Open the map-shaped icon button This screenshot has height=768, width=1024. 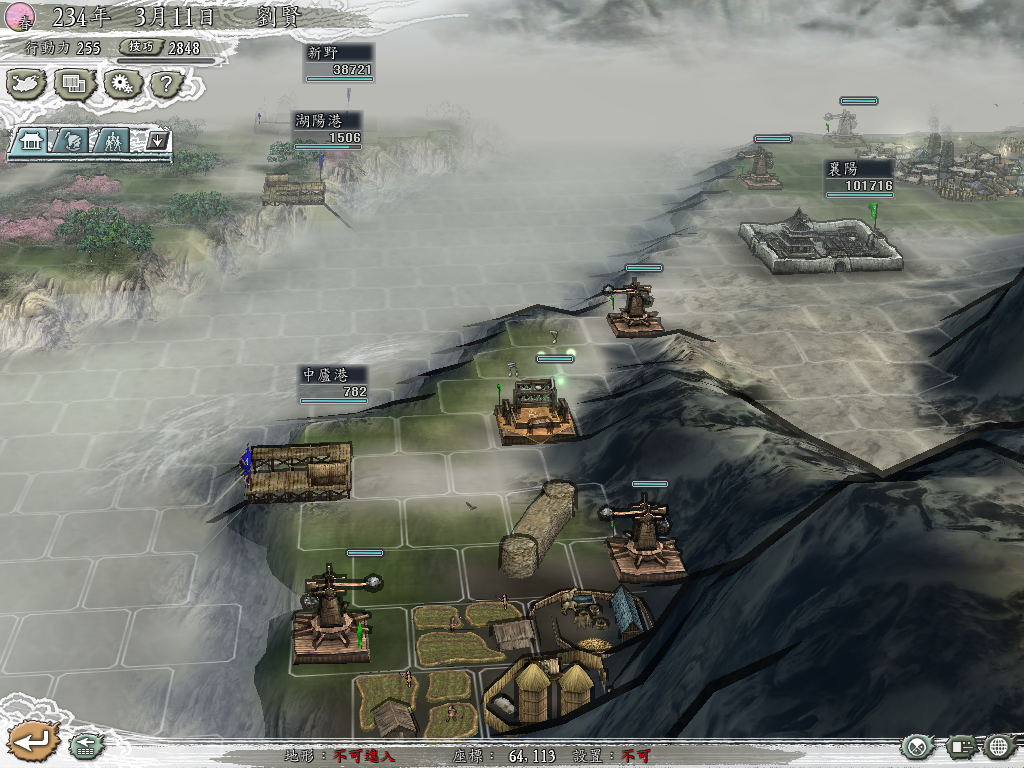click(x=27, y=84)
